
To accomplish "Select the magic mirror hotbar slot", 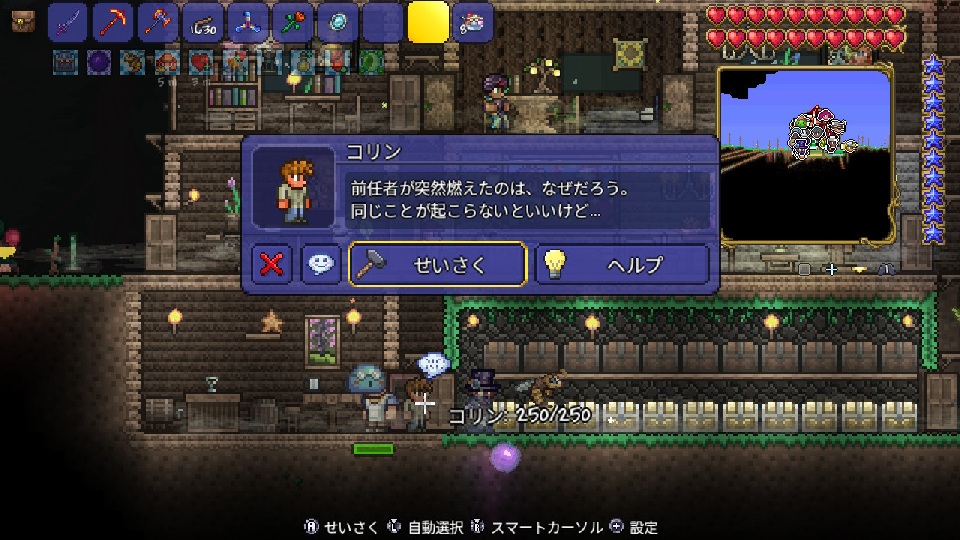I will pos(336,22).
